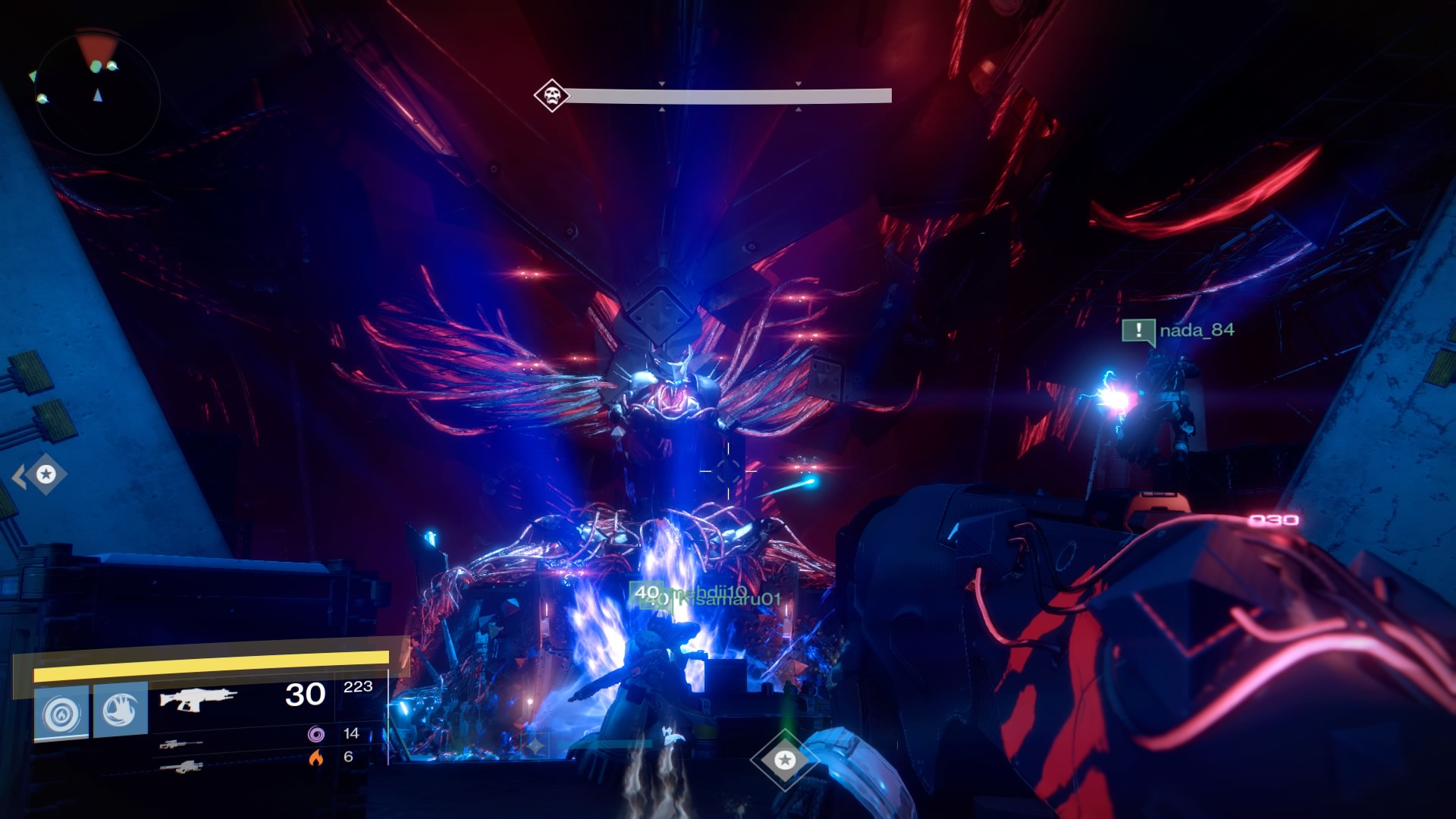Viewport: 1456px width, 819px height.
Task: Choose the heavy weapon with 6 ammo
Action: (x=182, y=767)
